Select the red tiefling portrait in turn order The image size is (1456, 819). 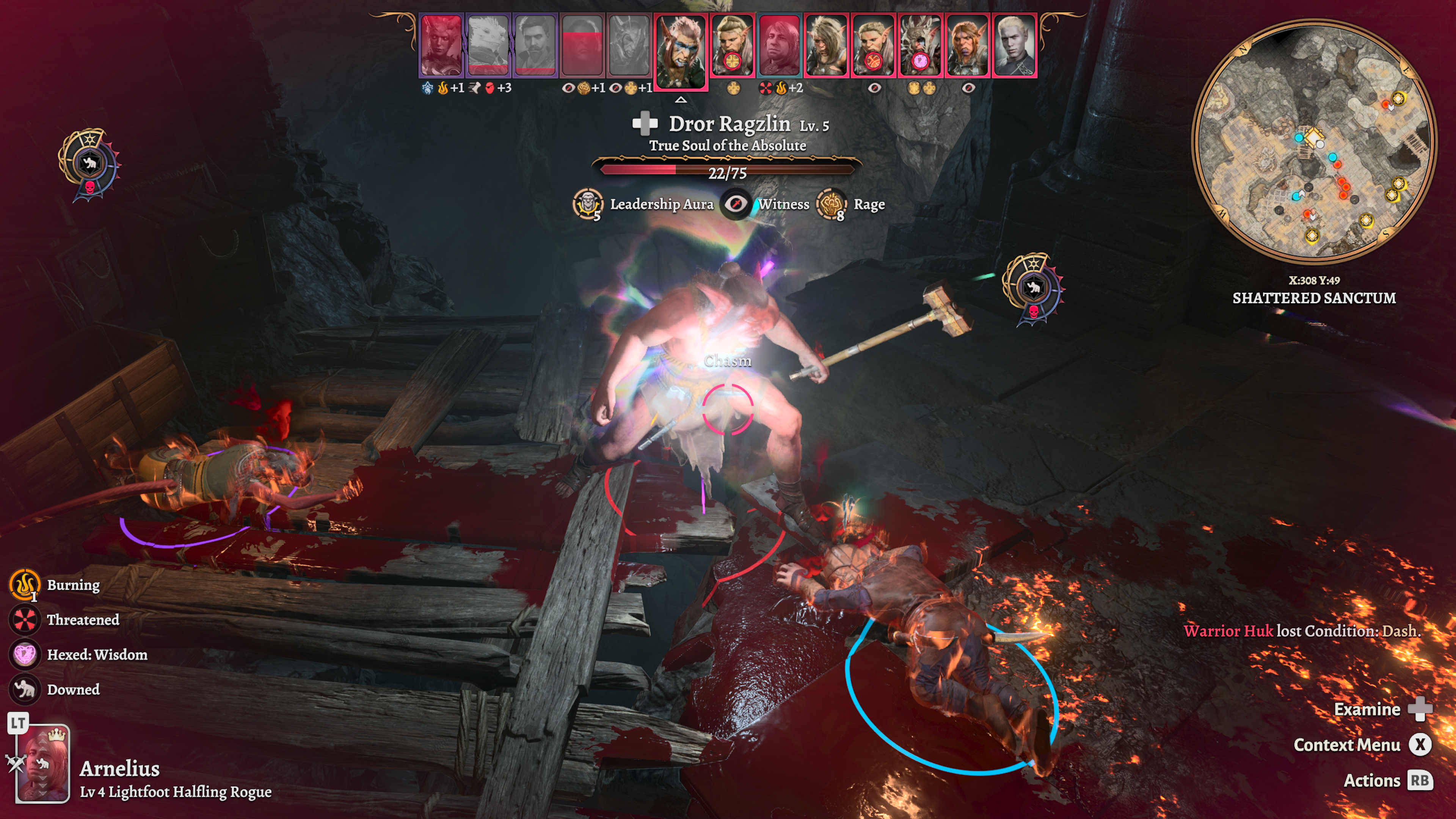[x=441, y=45]
